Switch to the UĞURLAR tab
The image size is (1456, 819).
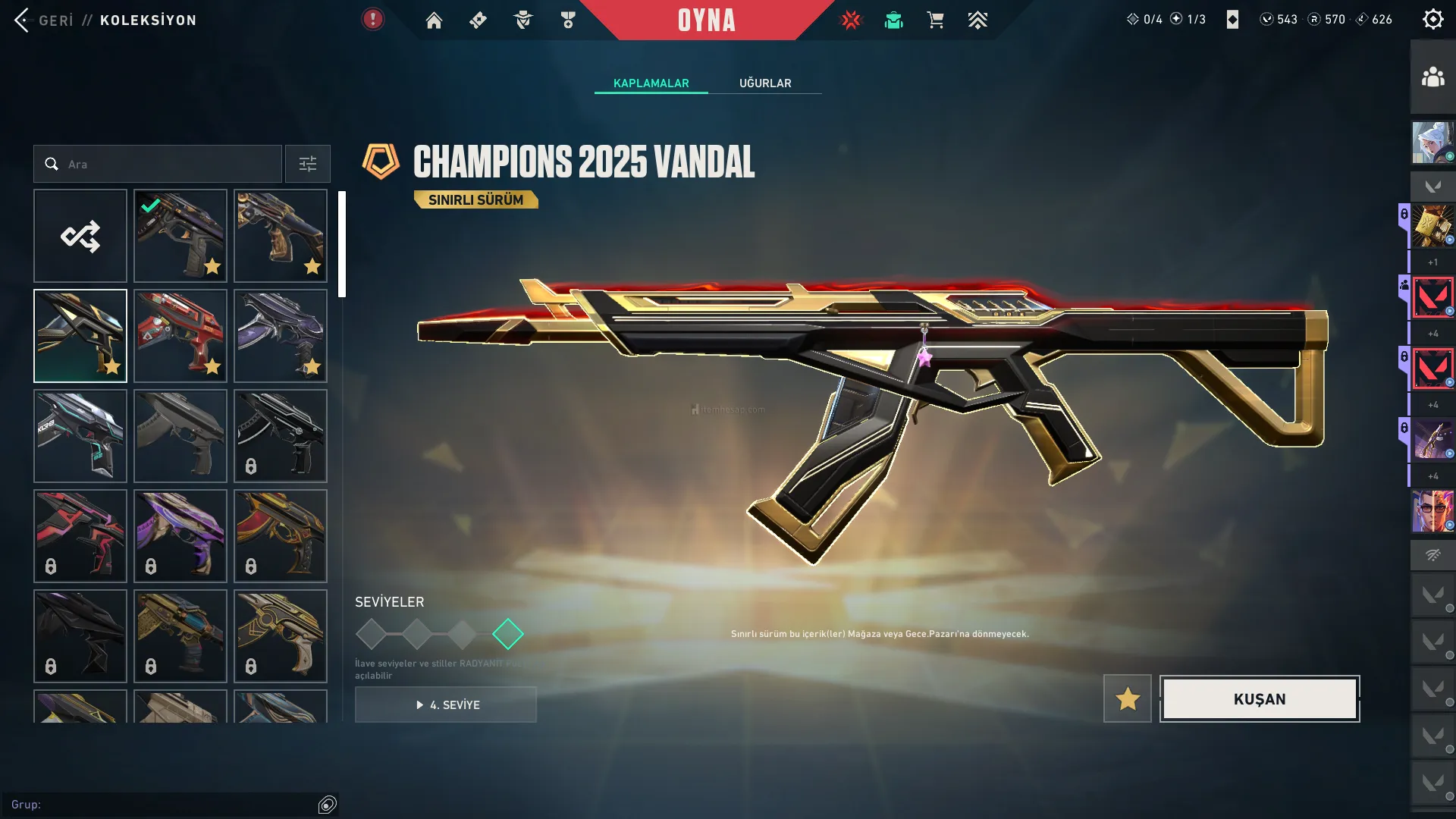765,83
